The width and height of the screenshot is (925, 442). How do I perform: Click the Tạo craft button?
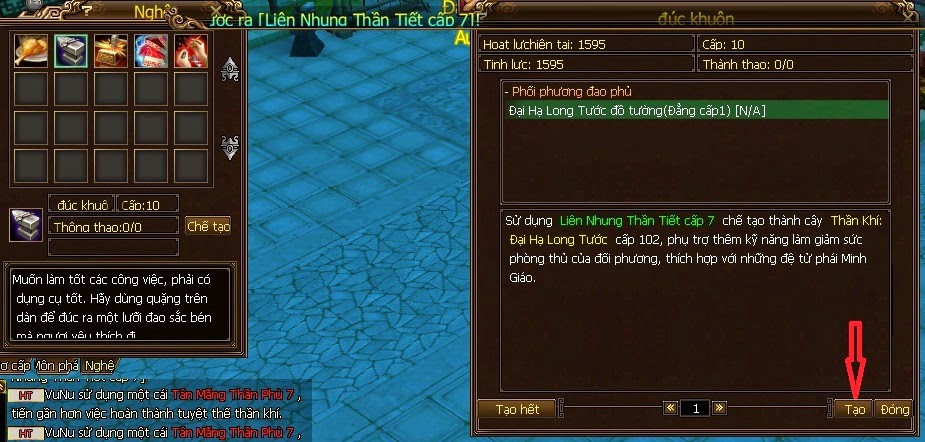point(855,410)
